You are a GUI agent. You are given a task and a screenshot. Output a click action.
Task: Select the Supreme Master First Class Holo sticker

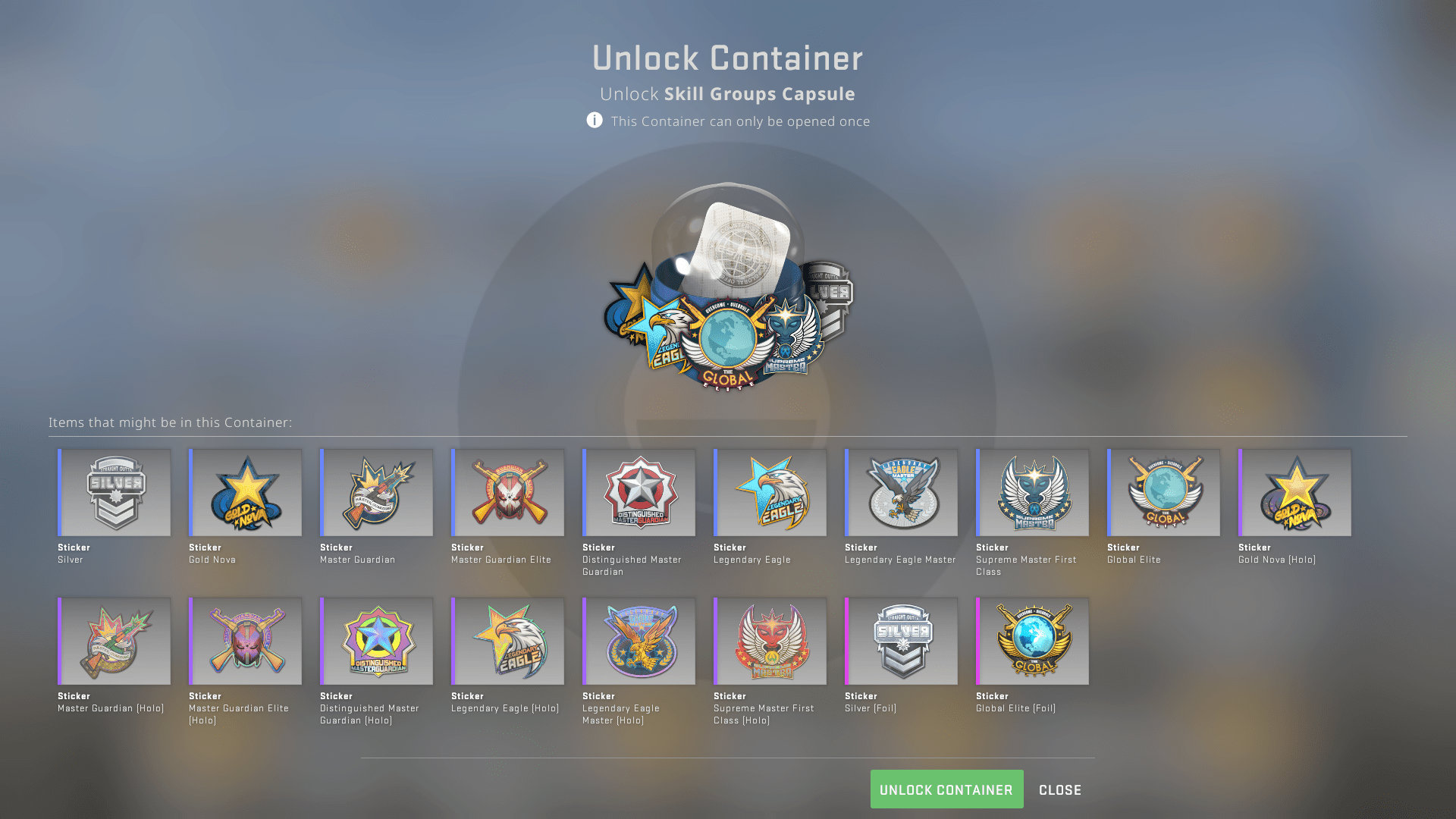[x=770, y=641]
